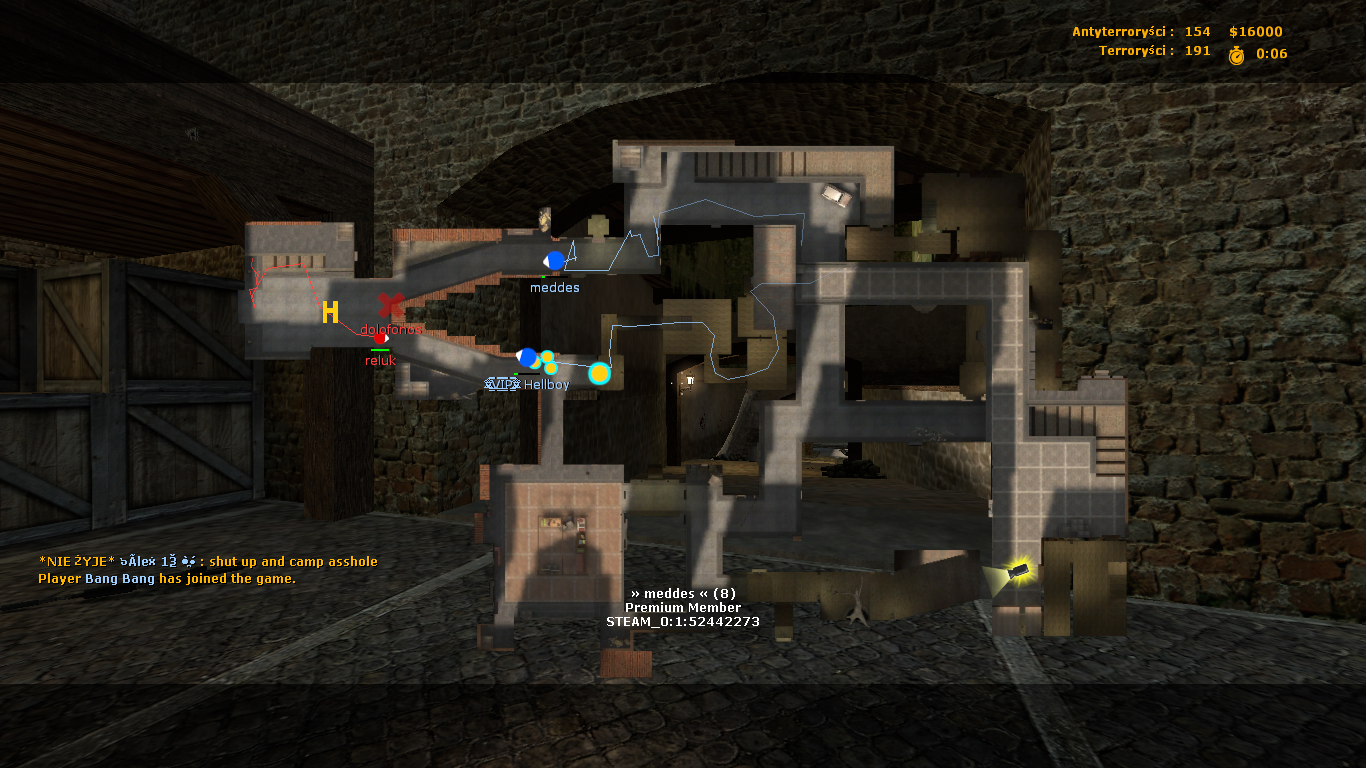Click the yellow H marker on the map

[x=330, y=313]
